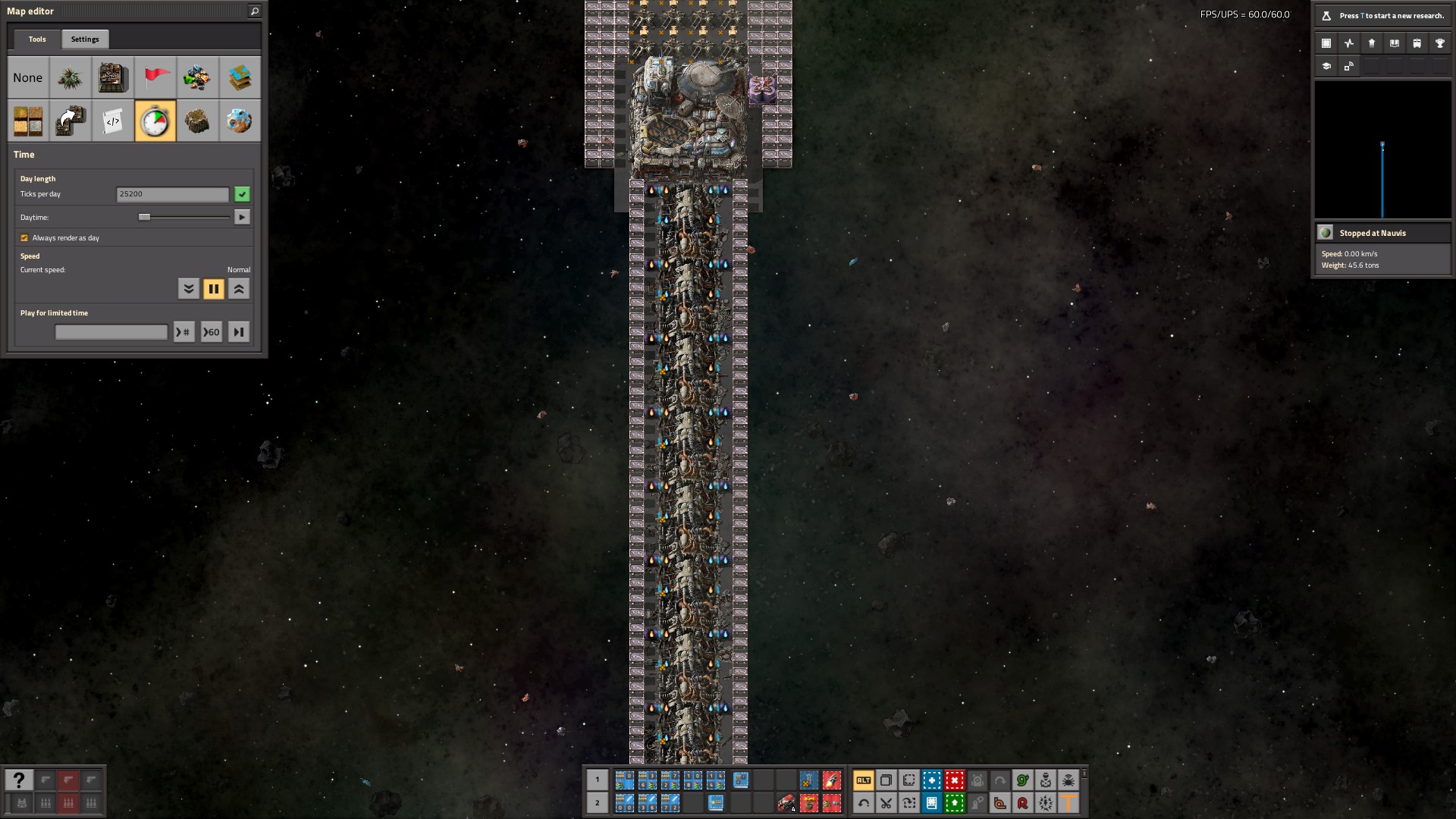
Task: Adjust the Daytime slider handle
Action: [x=144, y=218]
